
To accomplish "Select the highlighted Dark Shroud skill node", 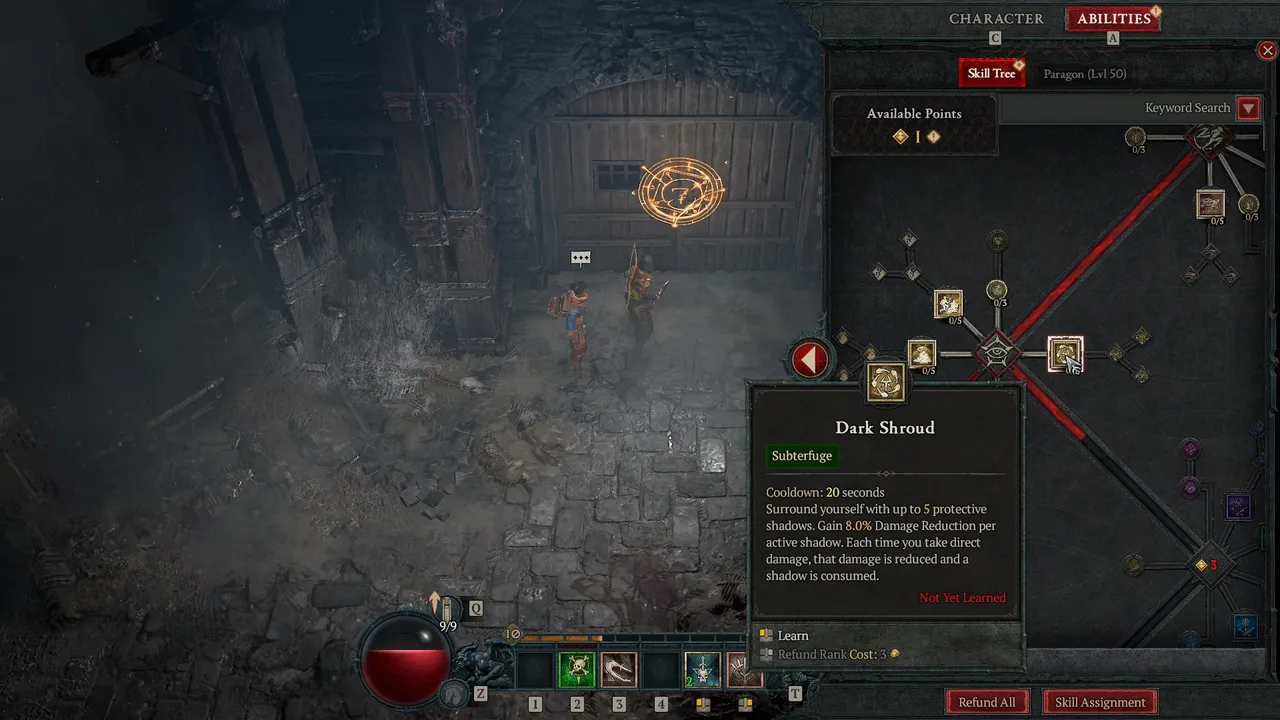I will [1065, 354].
